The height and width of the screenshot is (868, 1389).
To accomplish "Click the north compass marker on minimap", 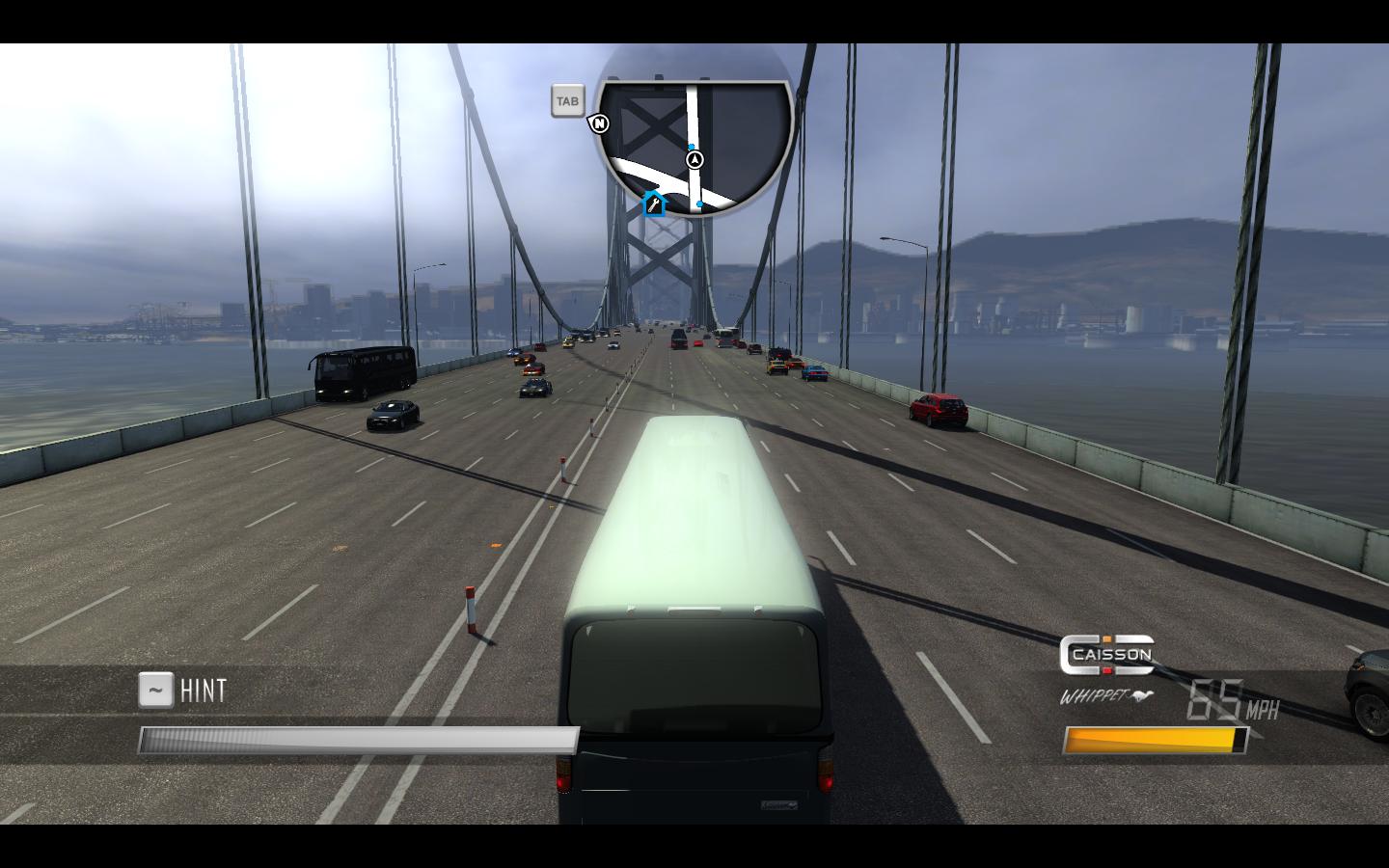I will 600,123.
